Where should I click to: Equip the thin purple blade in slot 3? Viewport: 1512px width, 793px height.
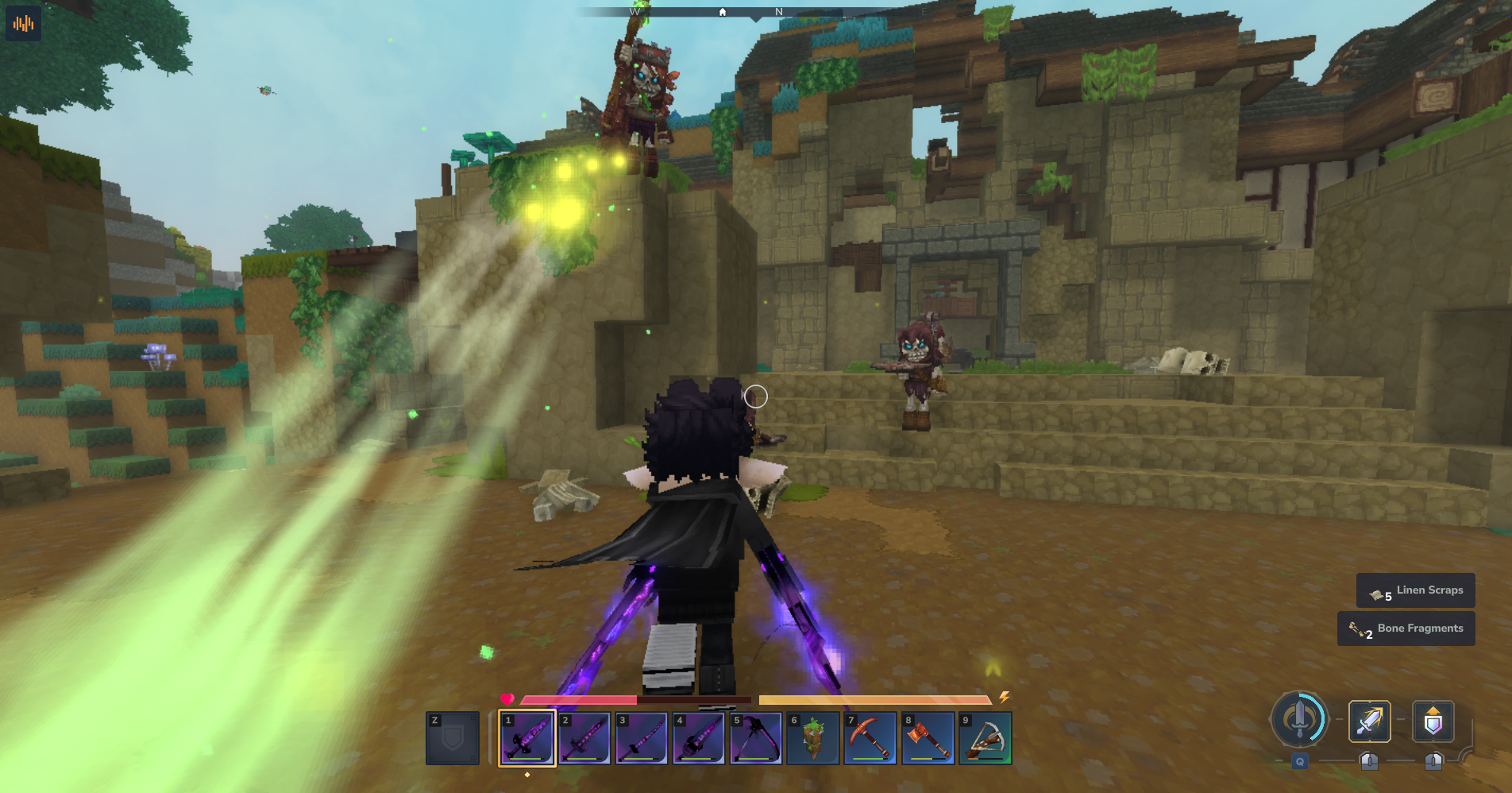tap(642, 738)
